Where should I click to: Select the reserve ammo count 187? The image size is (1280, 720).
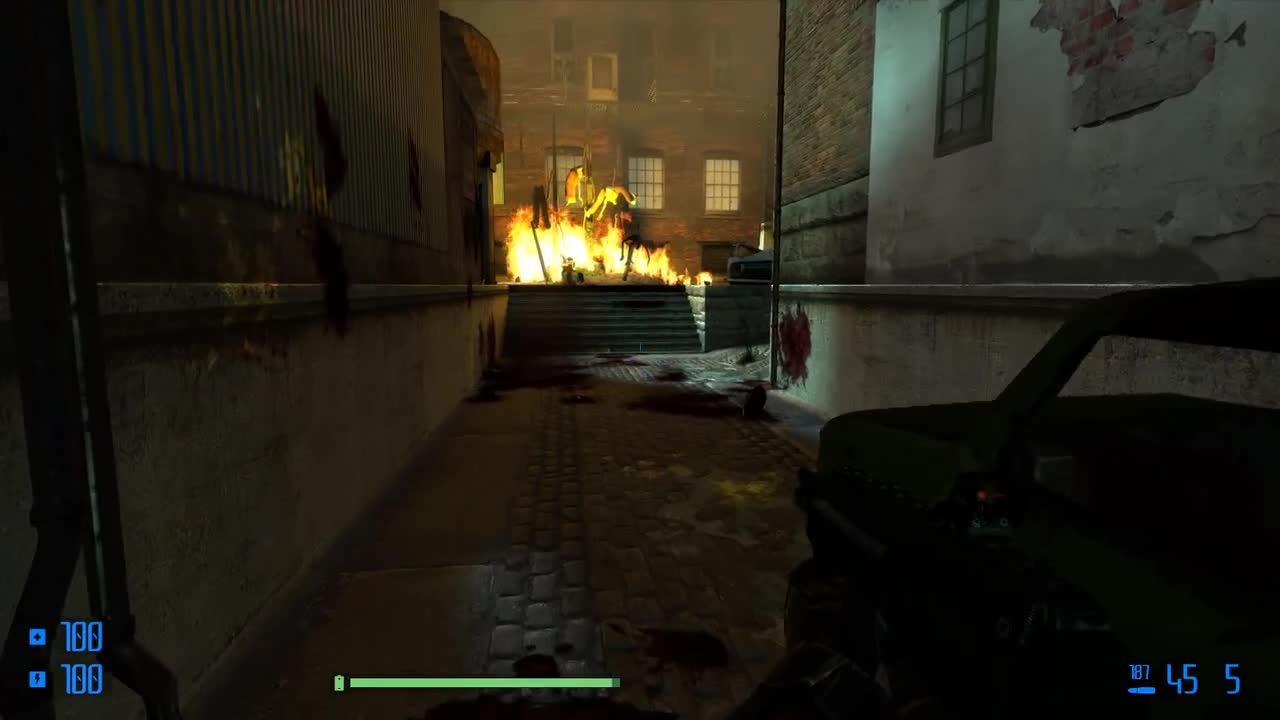point(1139,672)
